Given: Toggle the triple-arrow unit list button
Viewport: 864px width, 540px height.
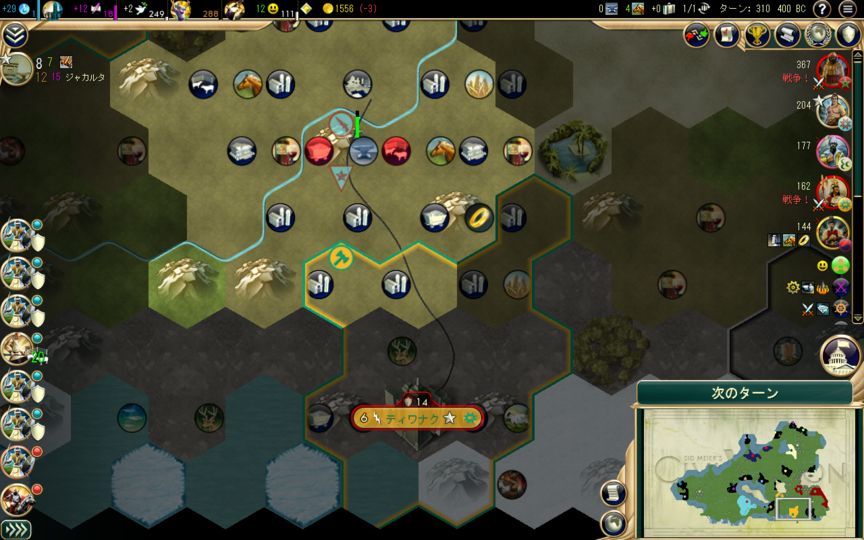Looking at the screenshot, I should click(x=16, y=529).
